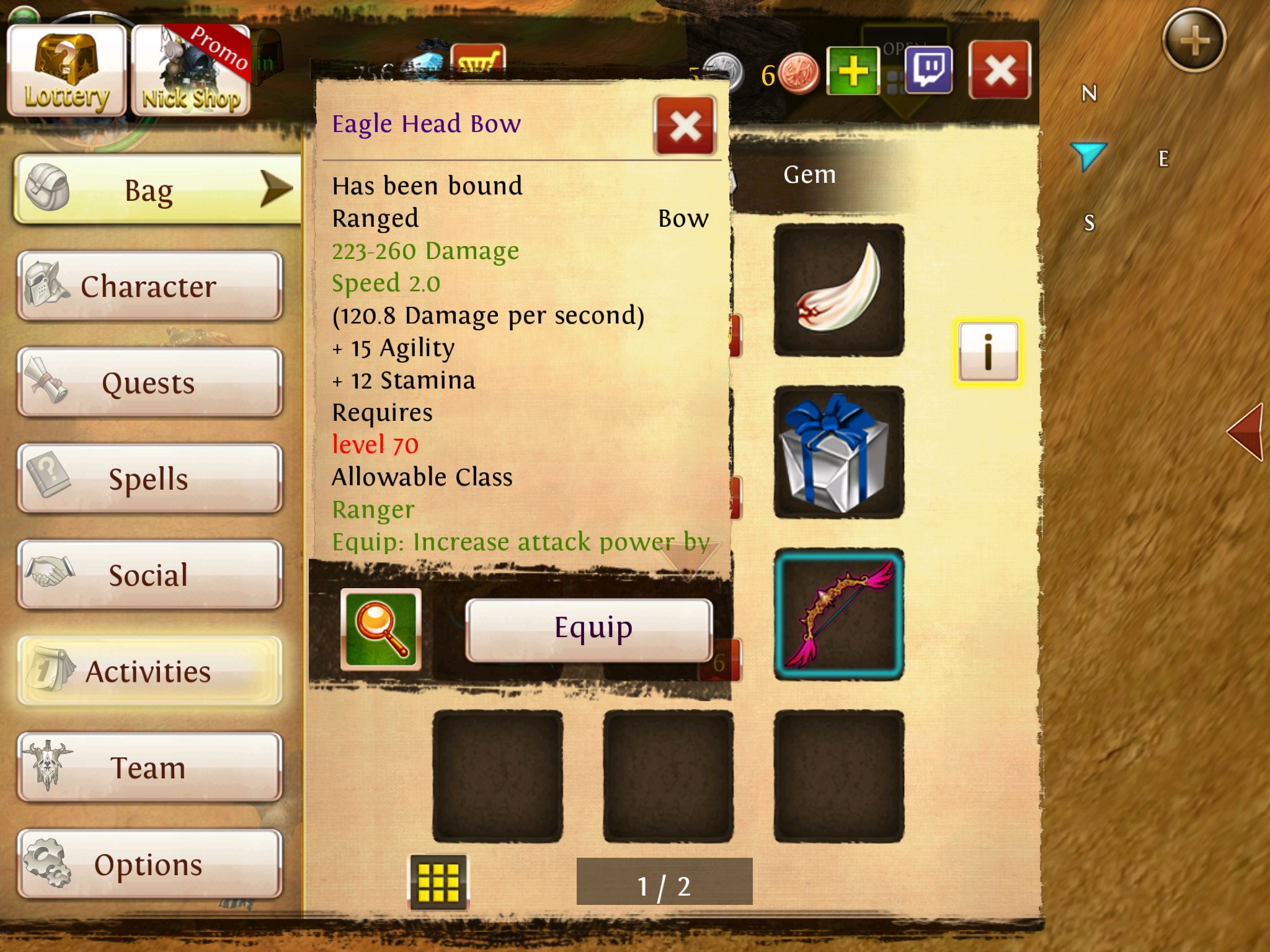Image resolution: width=1270 pixels, height=952 pixels.
Task: Open the Activities menu
Action: pos(149,671)
